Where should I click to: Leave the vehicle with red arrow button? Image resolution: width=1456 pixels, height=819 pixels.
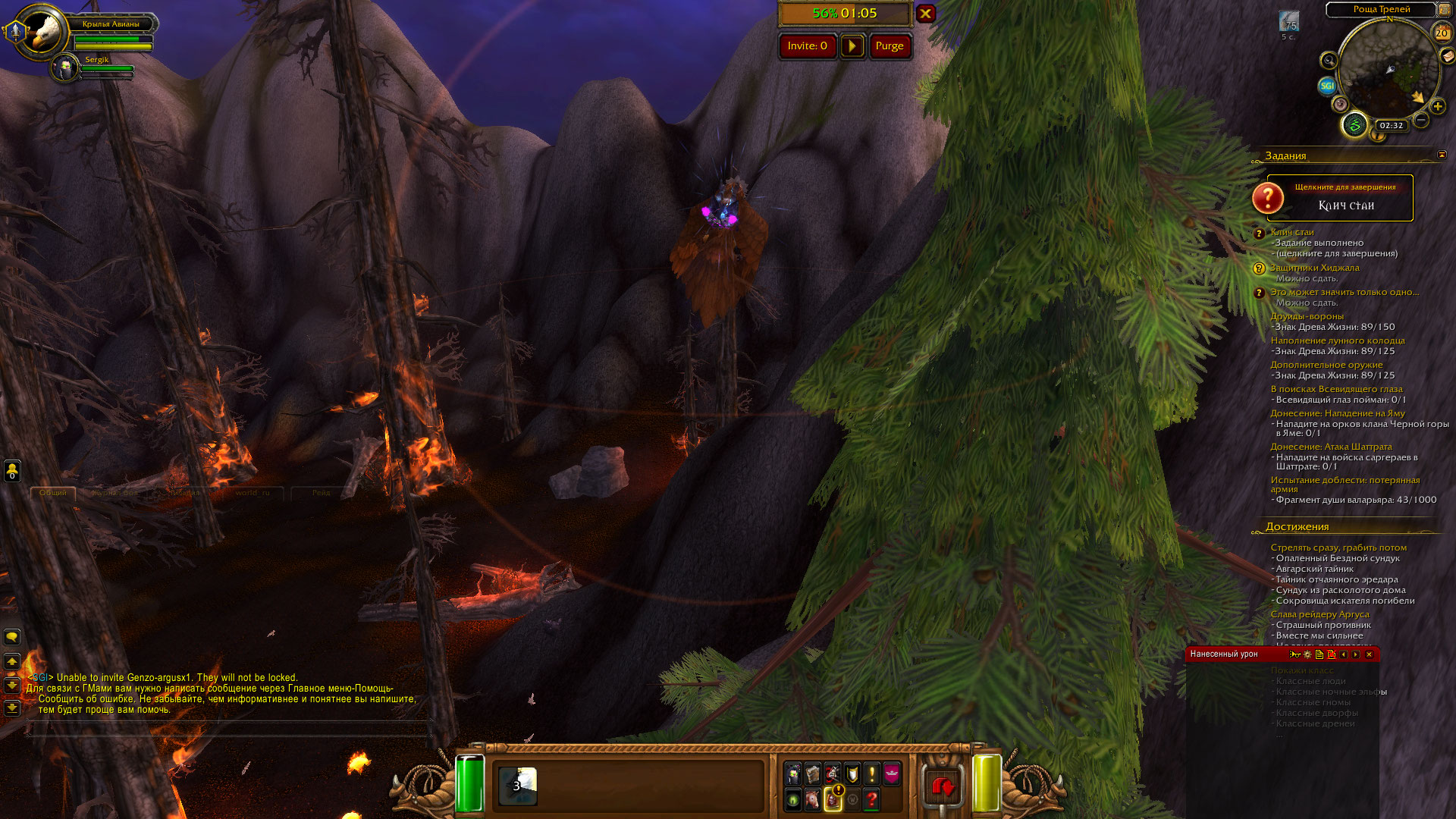(943, 786)
